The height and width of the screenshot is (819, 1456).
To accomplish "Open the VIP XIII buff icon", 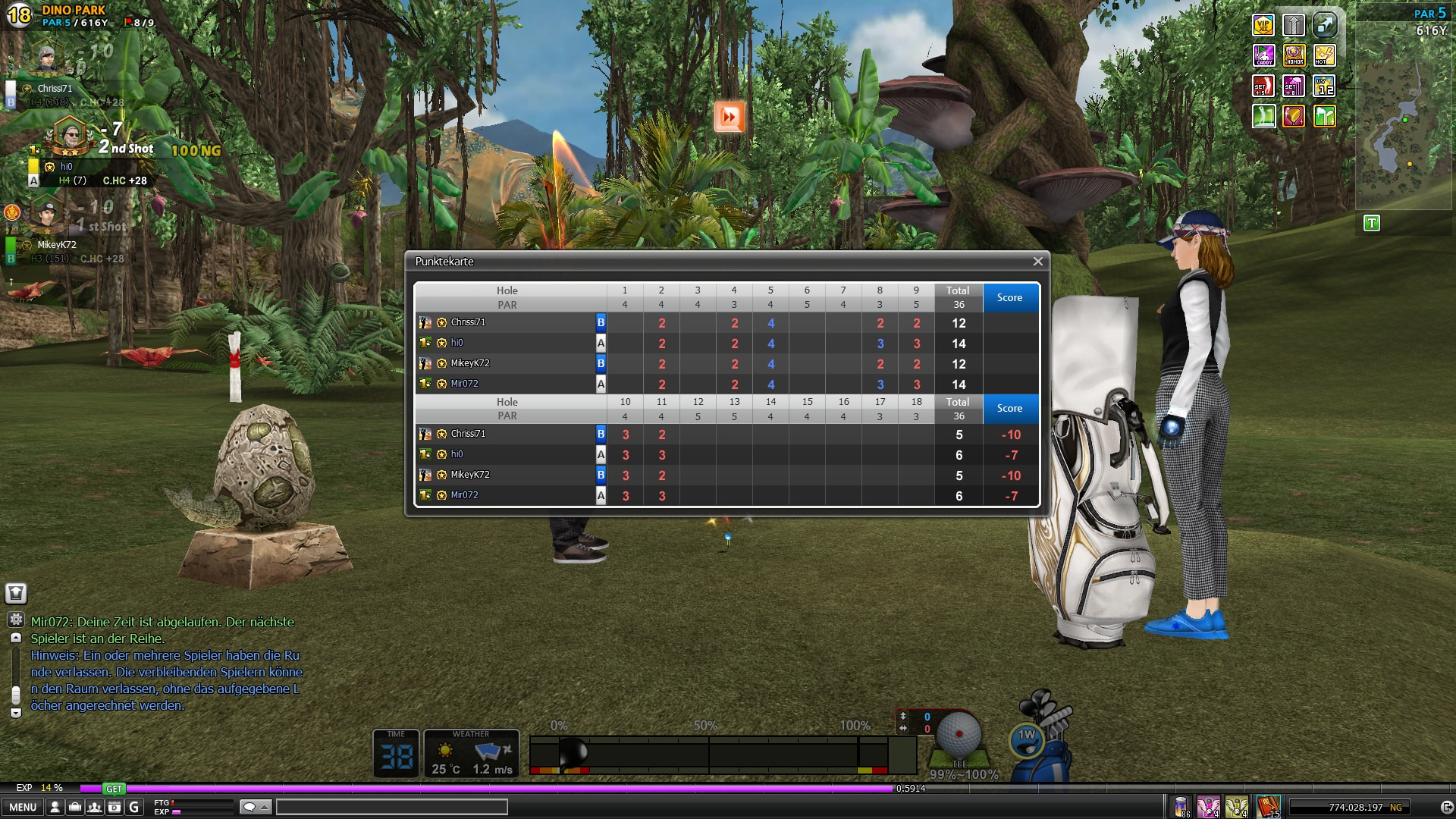I will 1263,26.
